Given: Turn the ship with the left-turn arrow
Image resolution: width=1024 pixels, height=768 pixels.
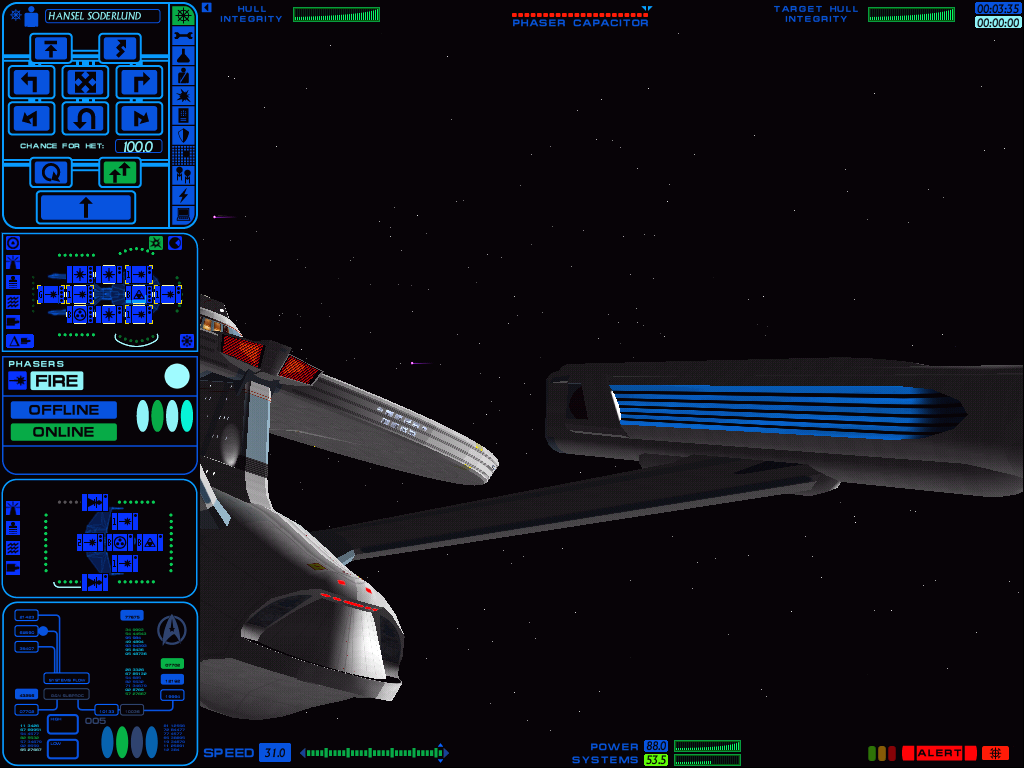Looking at the screenshot, I should (x=32, y=82).
